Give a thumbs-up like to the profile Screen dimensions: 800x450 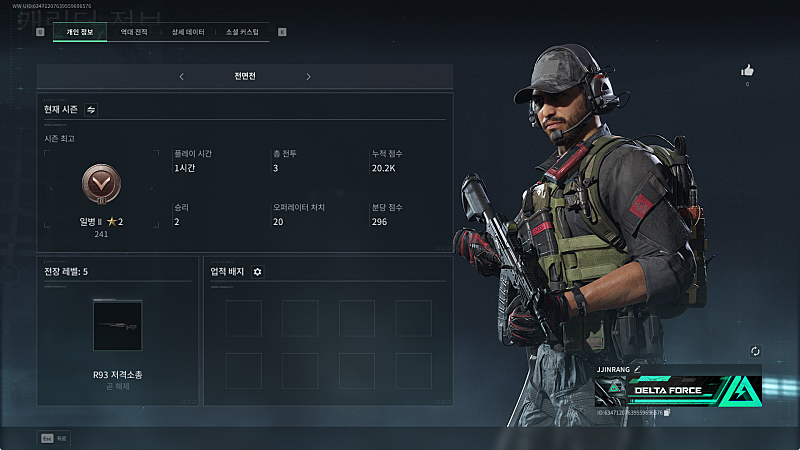point(747,70)
